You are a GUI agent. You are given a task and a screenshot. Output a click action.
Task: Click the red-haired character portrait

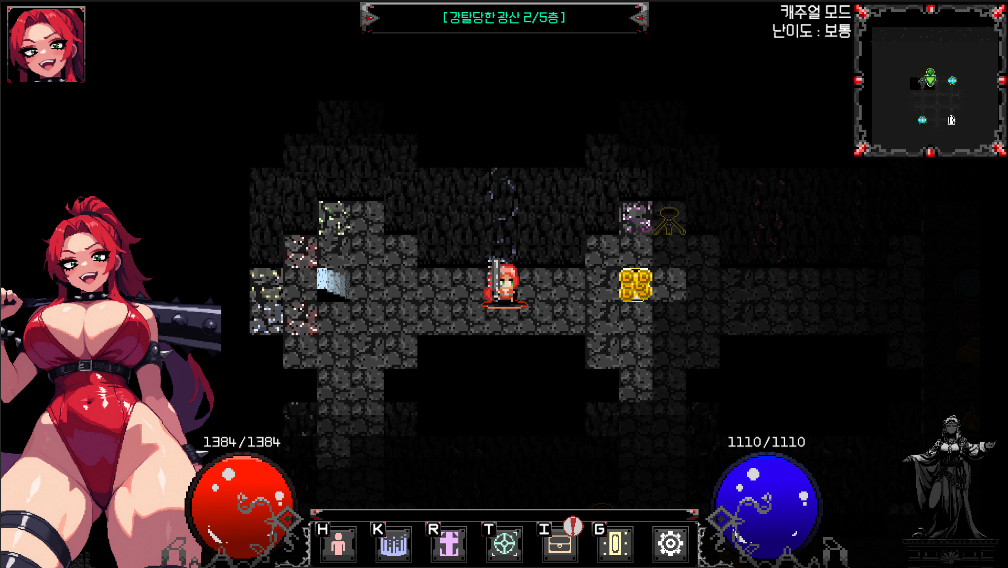(x=46, y=44)
